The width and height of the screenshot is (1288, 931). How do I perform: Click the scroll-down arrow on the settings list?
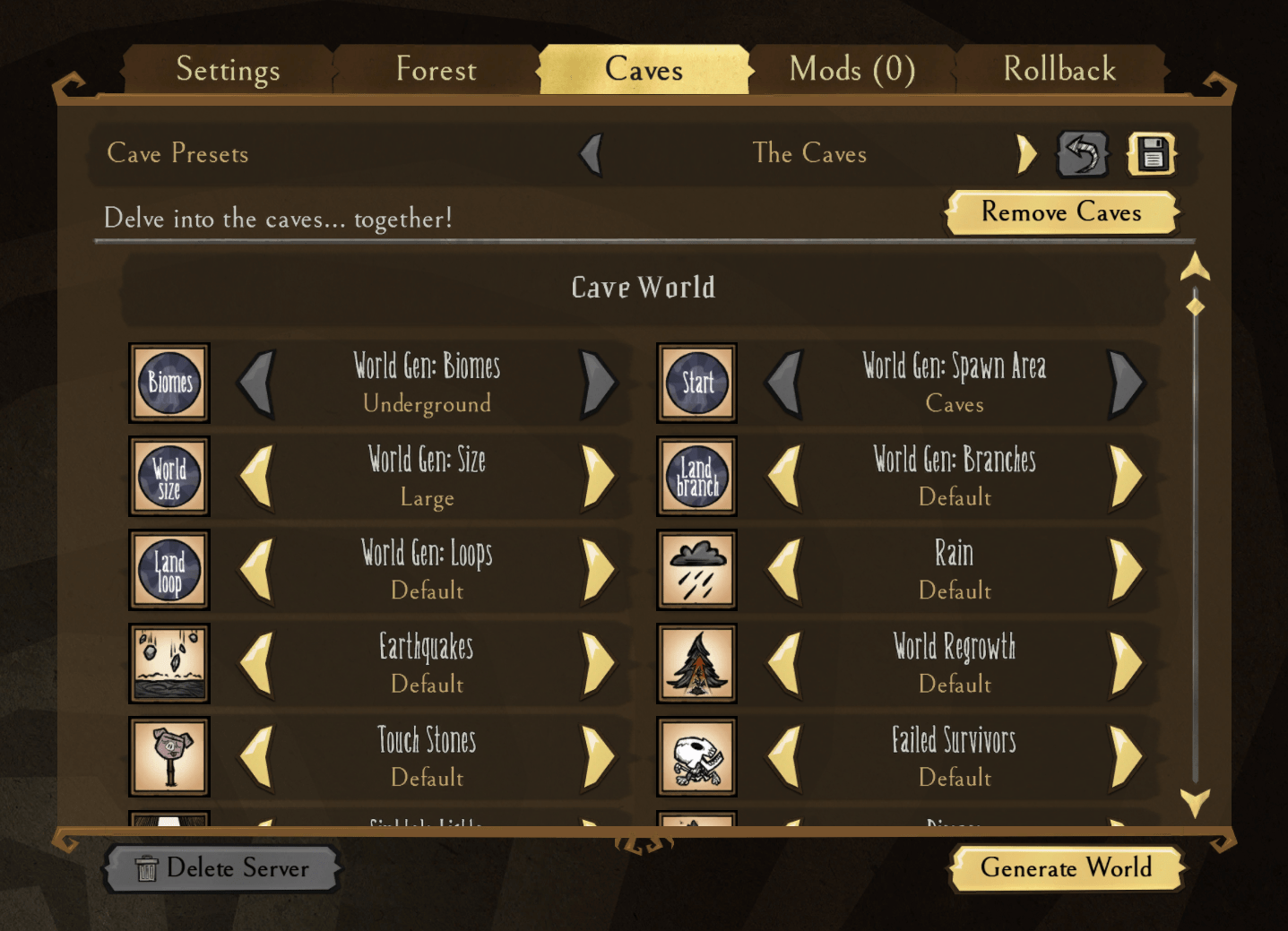(1194, 806)
